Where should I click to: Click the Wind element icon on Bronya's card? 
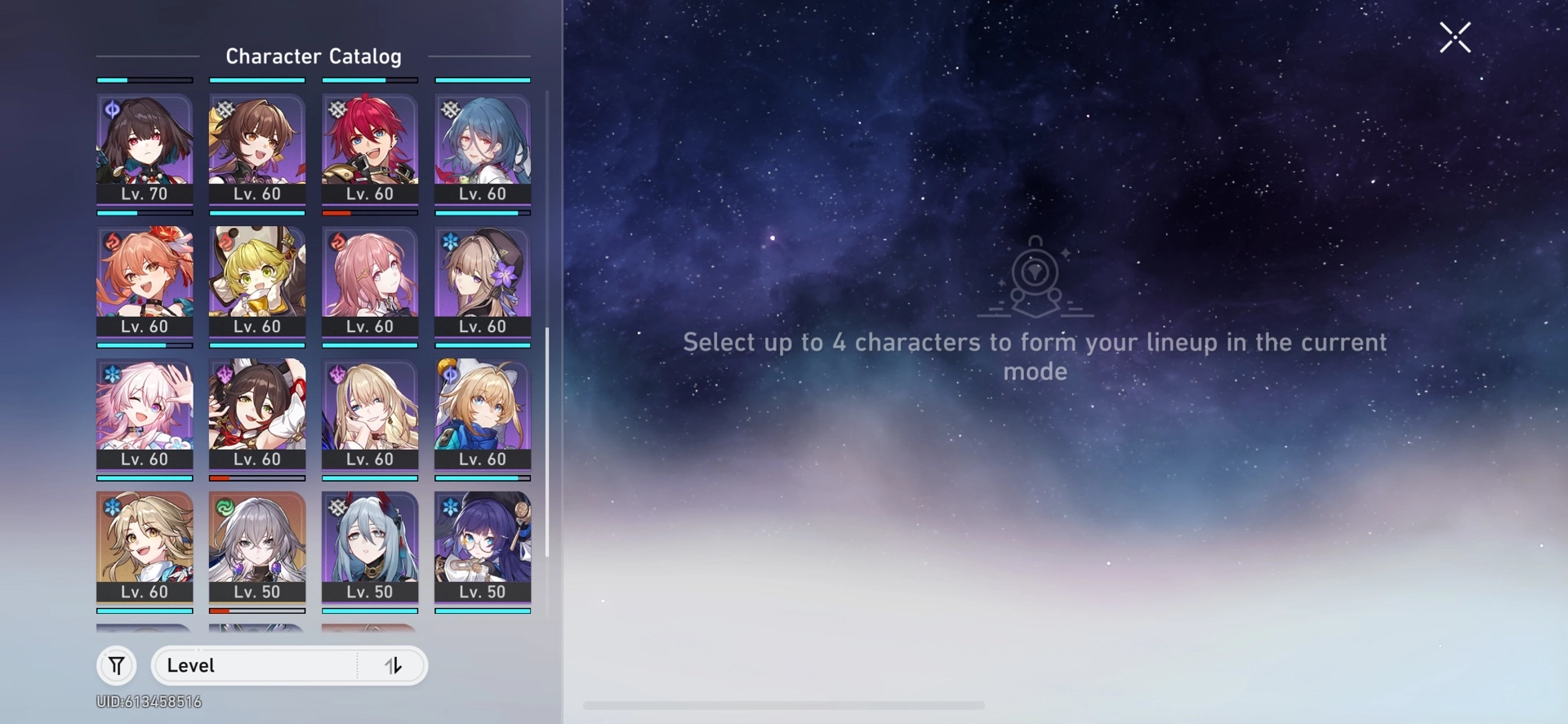pos(225,506)
